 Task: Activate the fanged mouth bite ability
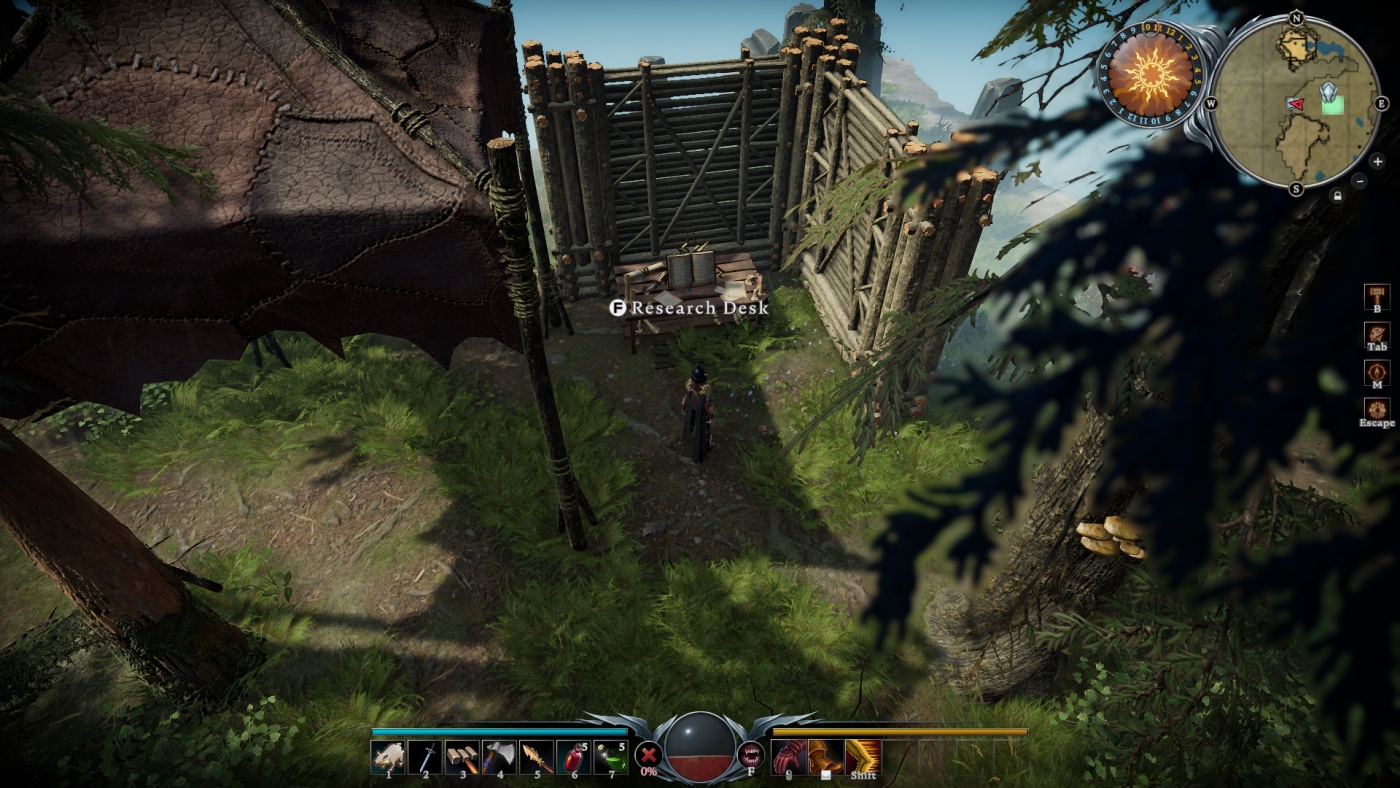coord(750,755)
